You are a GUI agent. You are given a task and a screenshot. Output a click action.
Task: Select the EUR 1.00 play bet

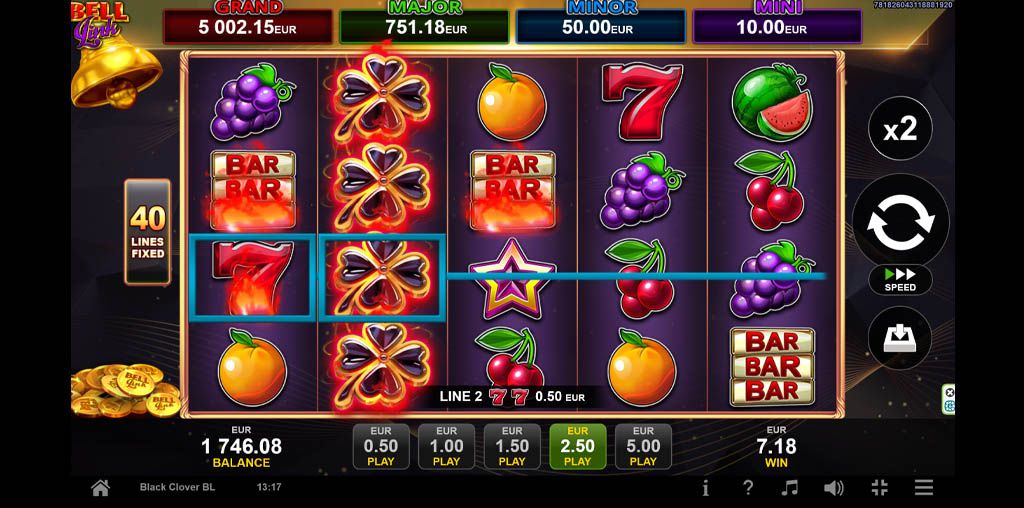coord(446,446)
